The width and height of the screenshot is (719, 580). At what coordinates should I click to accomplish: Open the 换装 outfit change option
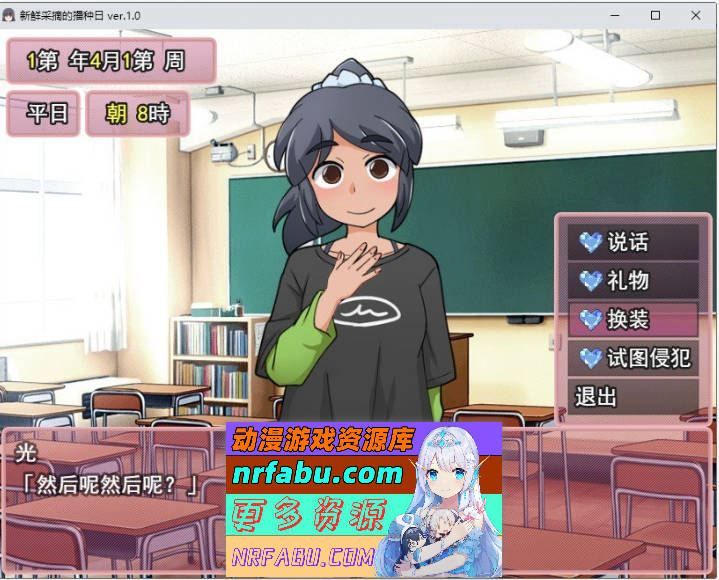point(632,319)
